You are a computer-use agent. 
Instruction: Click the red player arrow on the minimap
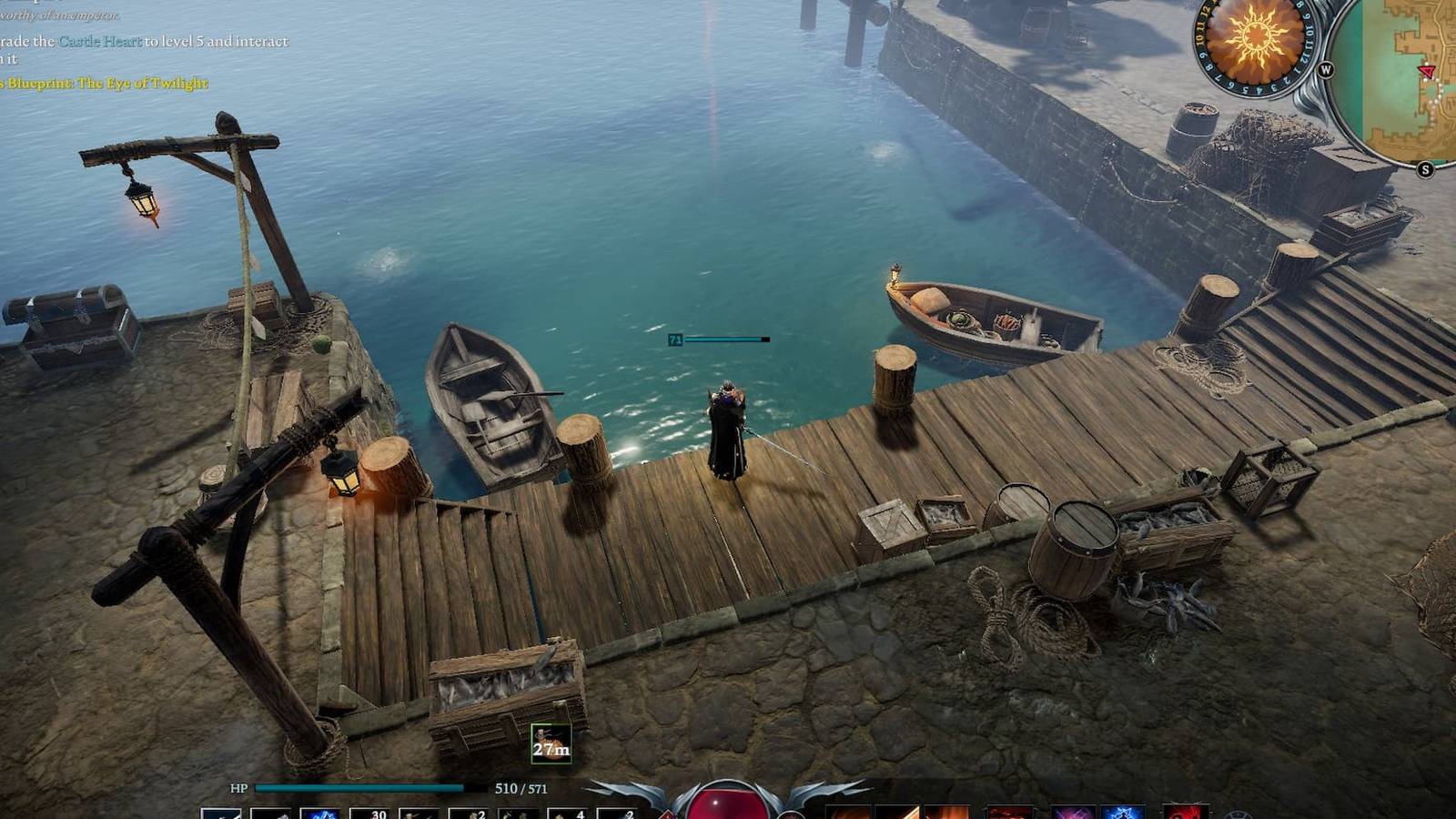[1428, 71]
